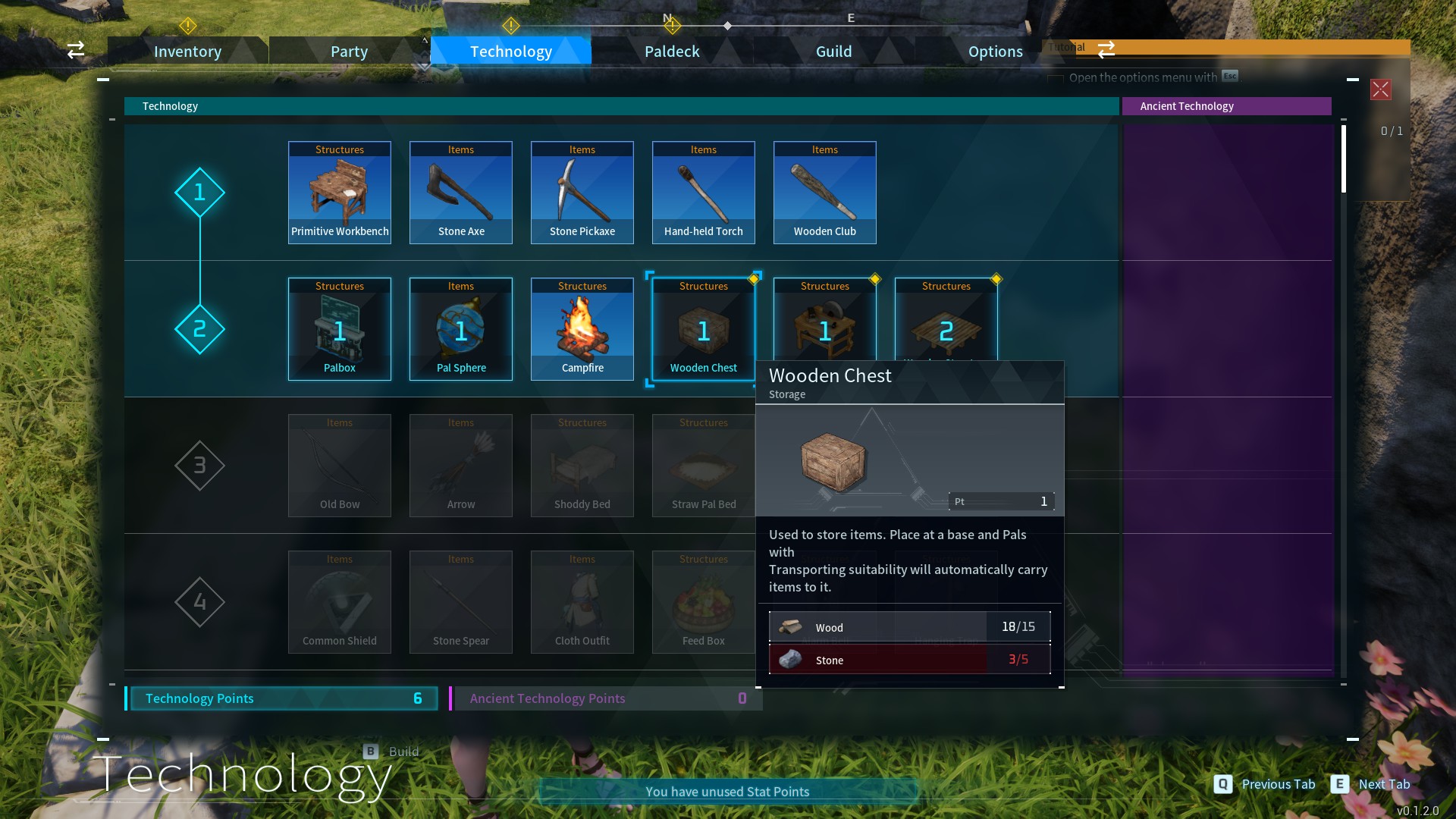
Task: Click the locked Common Shield tile
Action: (340, 602)
